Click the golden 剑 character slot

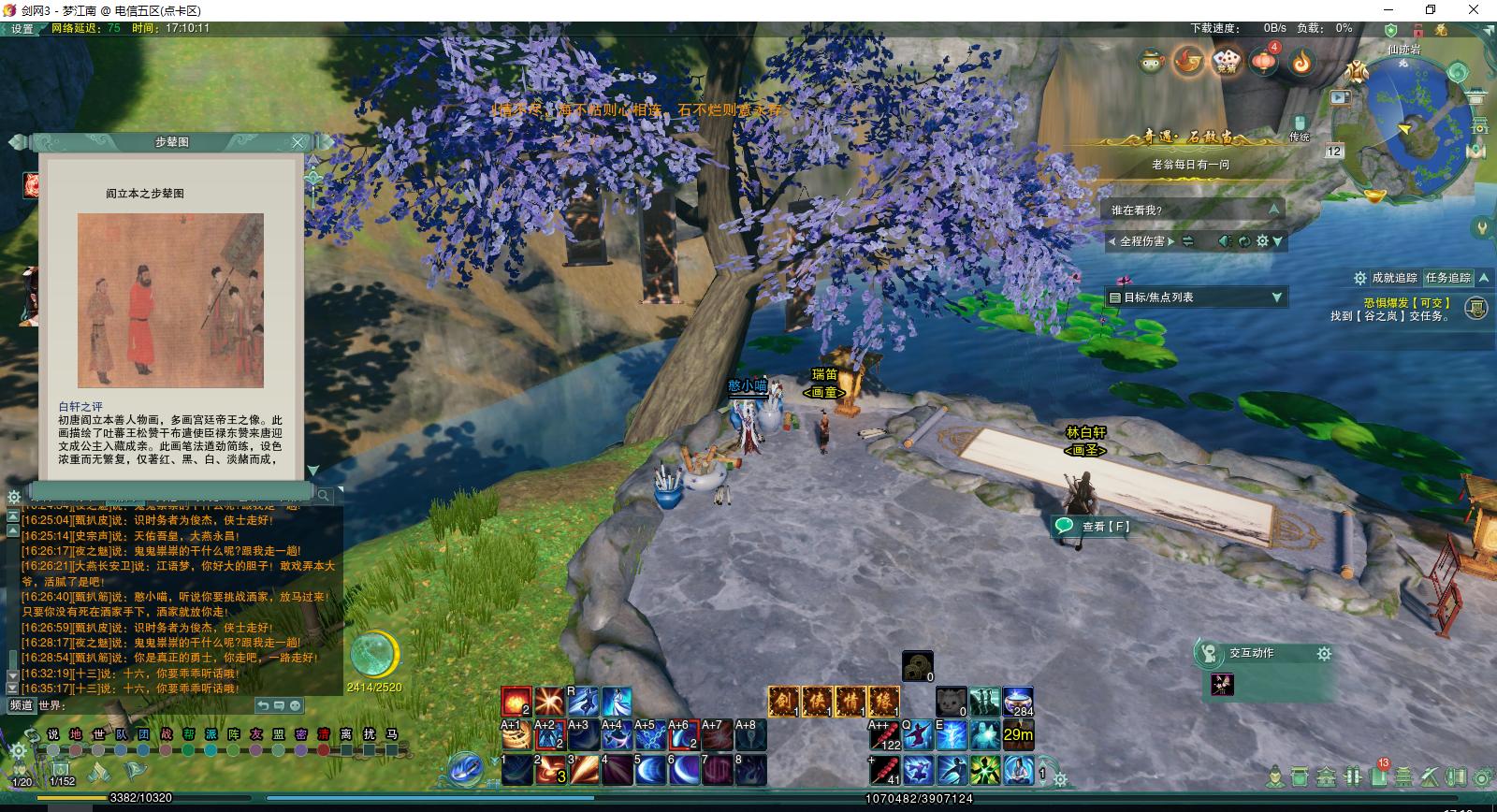click(x=783, y=701)
